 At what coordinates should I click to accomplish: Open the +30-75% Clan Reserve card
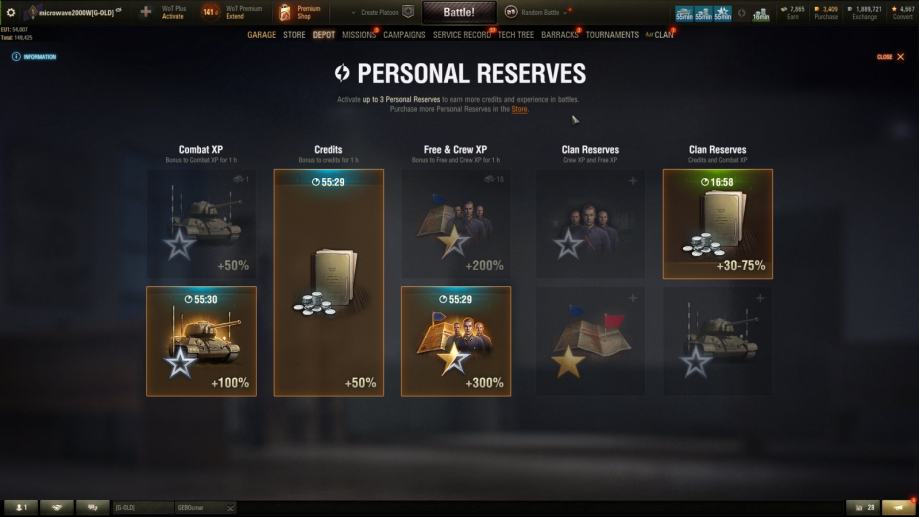click(717, 224)
